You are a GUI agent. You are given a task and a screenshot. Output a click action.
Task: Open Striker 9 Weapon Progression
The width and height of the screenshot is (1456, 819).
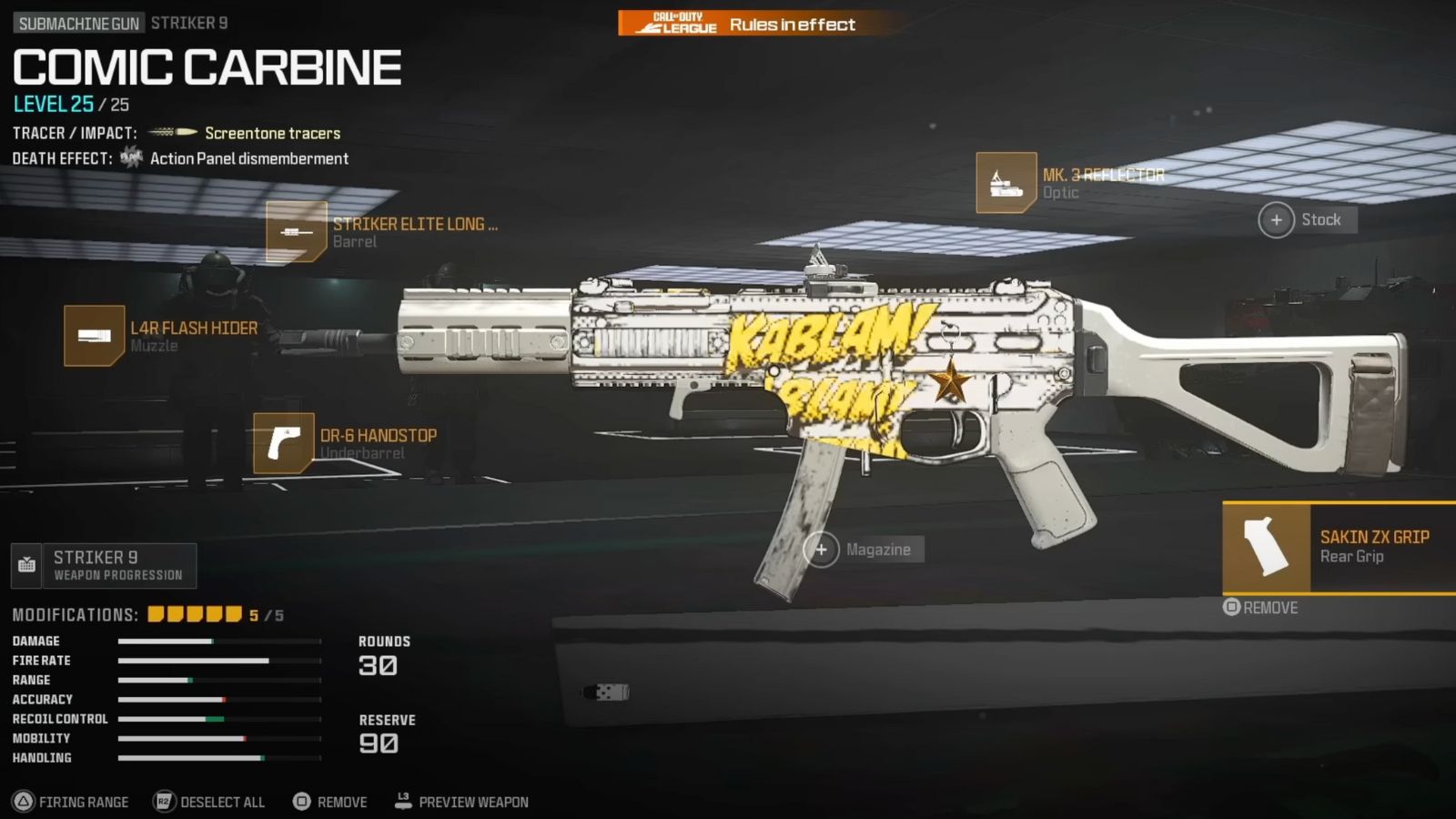[x=104, y=566]
